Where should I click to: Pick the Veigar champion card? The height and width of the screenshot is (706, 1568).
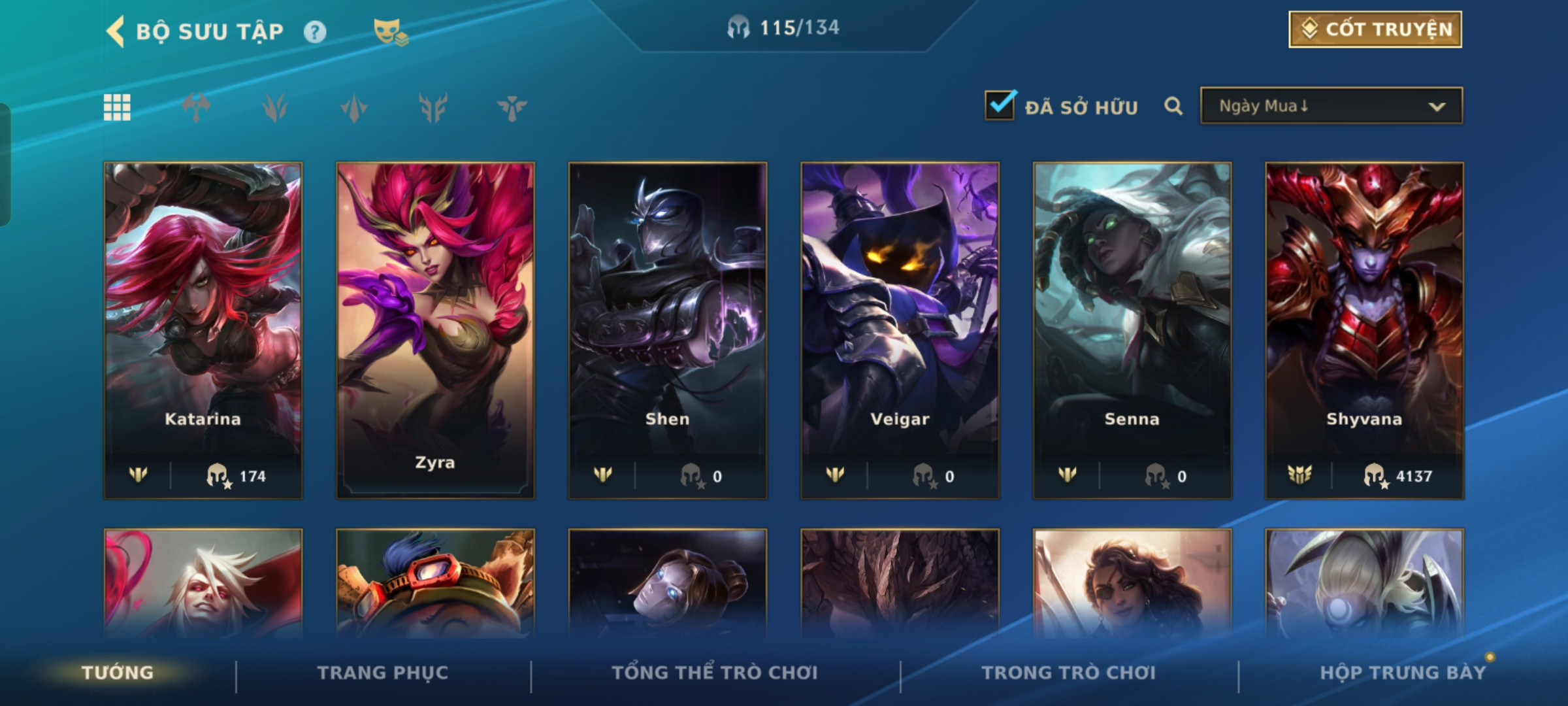pos(900,330)
